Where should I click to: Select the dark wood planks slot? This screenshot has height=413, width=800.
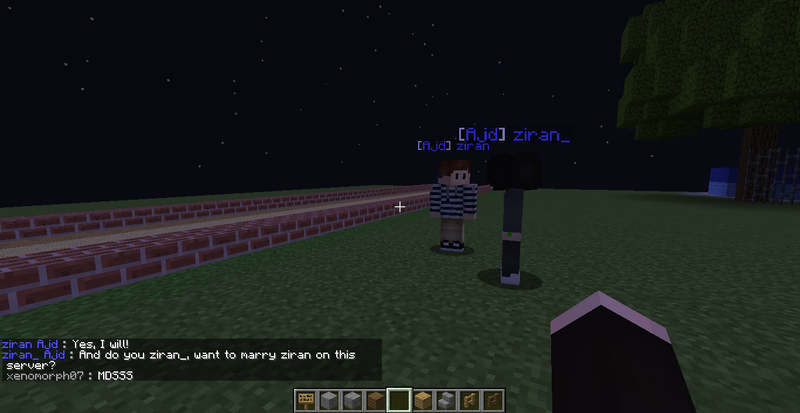point(375,401)
